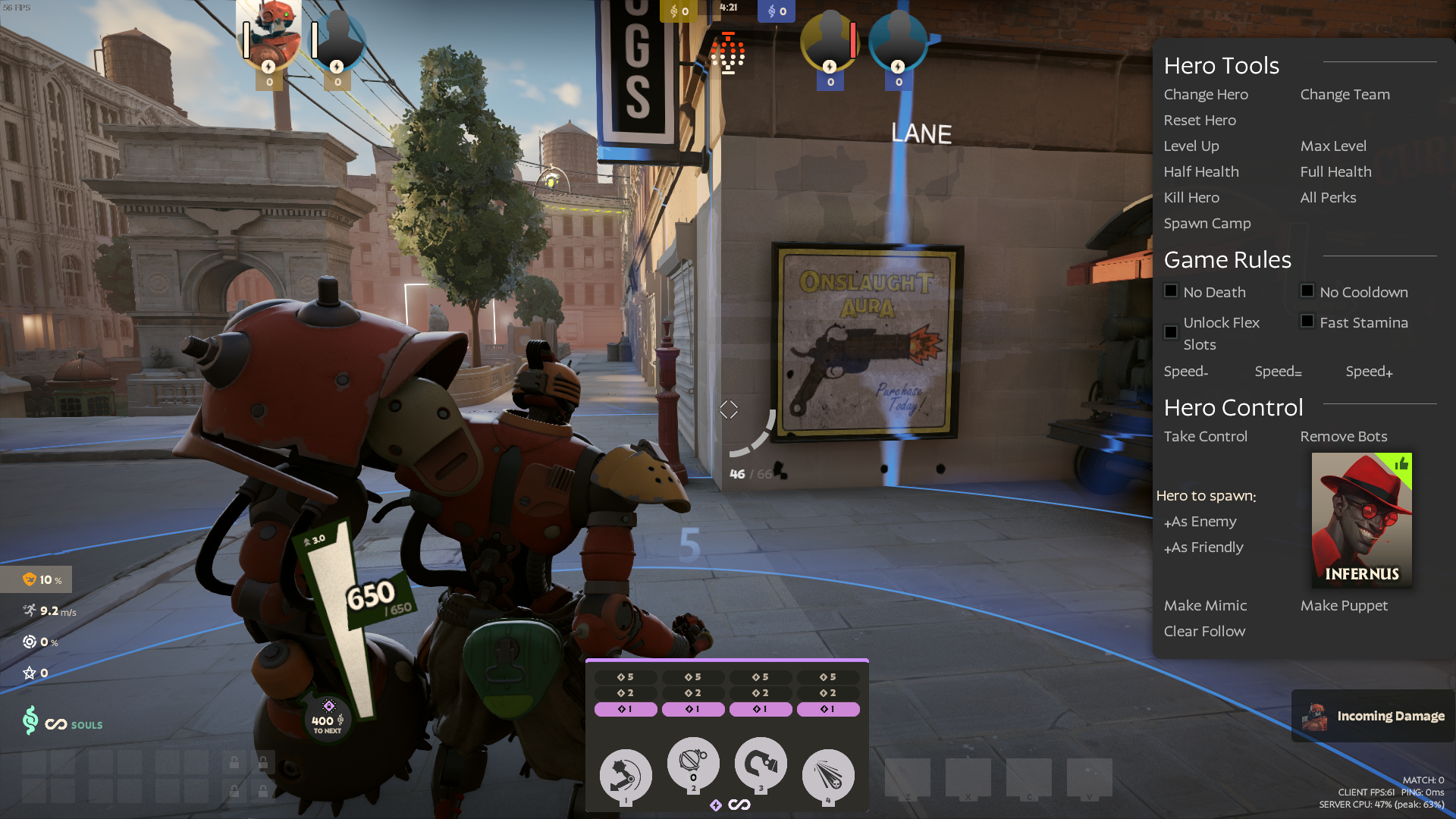
Task: Choose Level Up for the hero
Action: (x=1191, y=146)
